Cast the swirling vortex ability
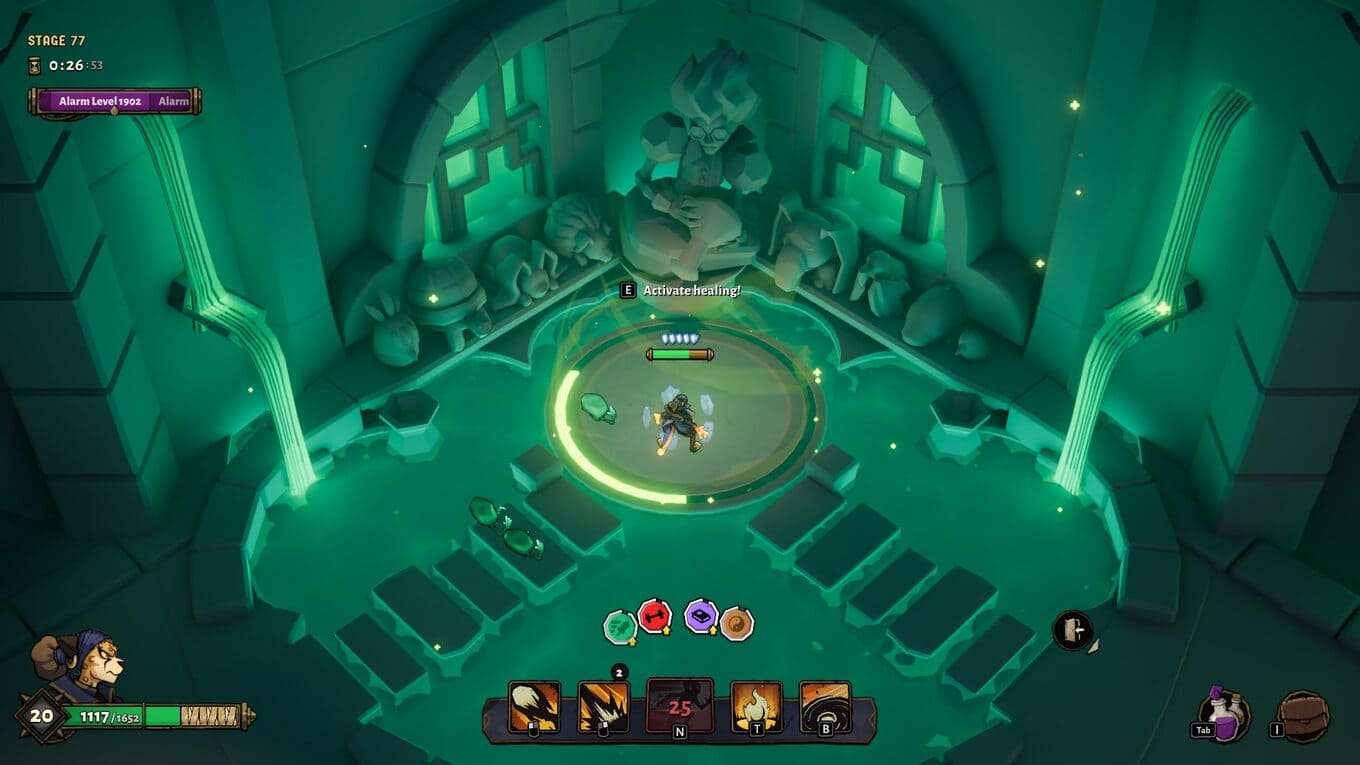Screen dimensions: 1360x765 coord(825,706)
